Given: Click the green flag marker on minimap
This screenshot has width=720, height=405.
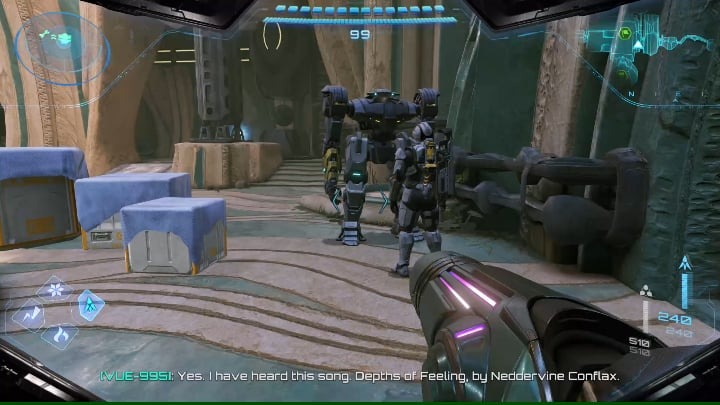Looking at the screenshot, I should tap(624, 32).
